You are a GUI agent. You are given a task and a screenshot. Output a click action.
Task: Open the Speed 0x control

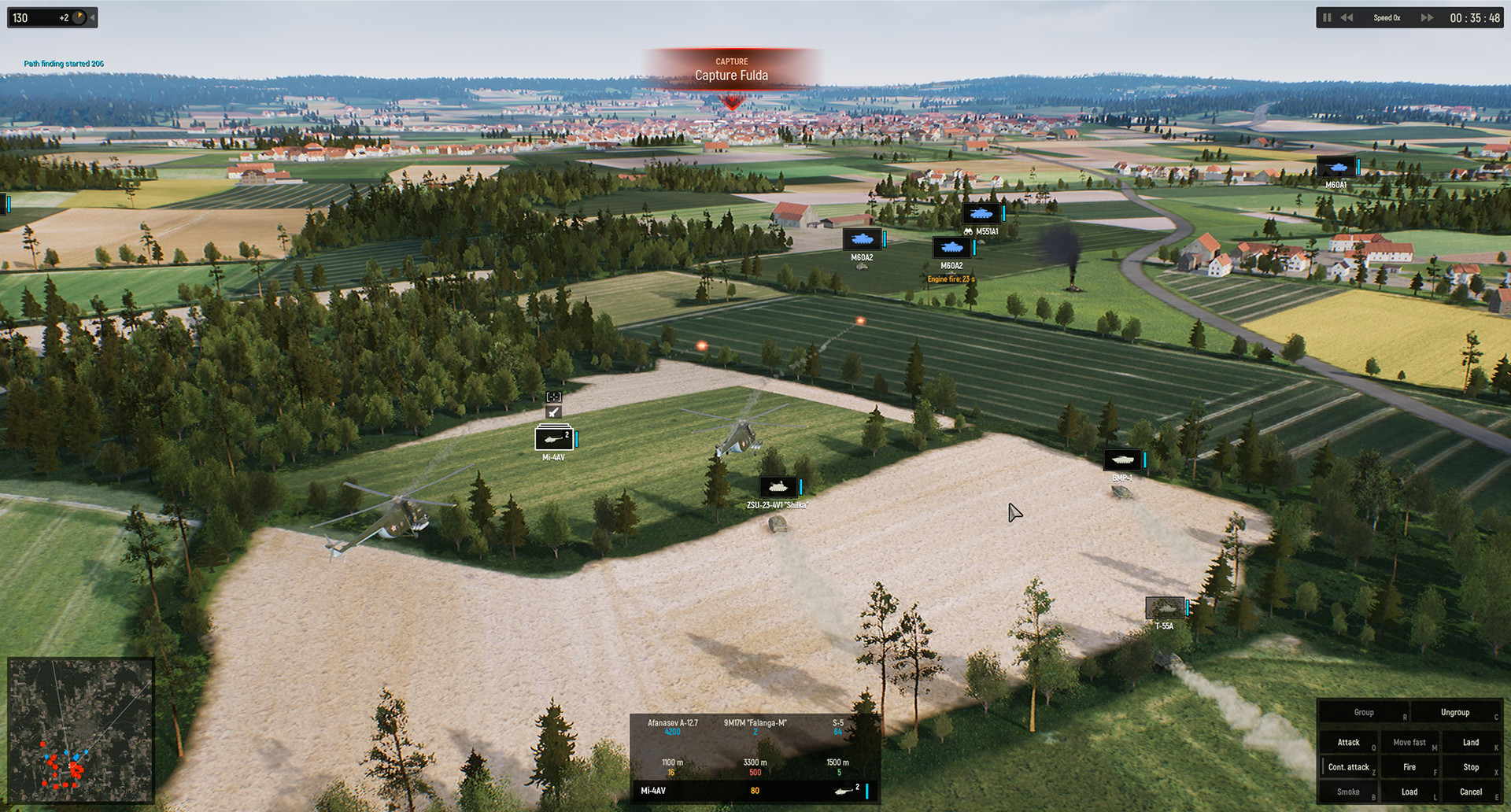(1386, 17)
